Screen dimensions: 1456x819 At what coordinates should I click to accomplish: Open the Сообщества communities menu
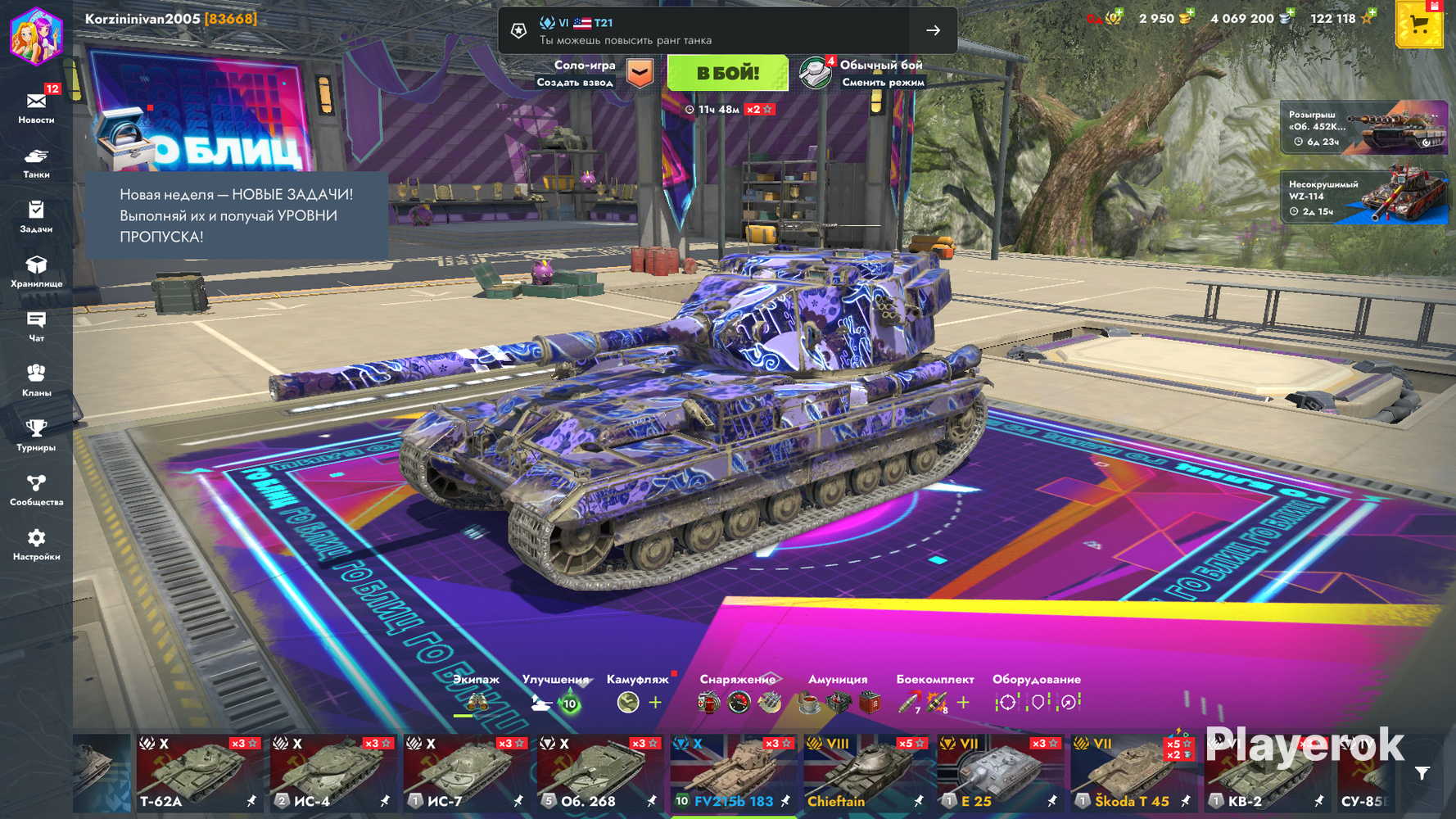pos(36,490)
